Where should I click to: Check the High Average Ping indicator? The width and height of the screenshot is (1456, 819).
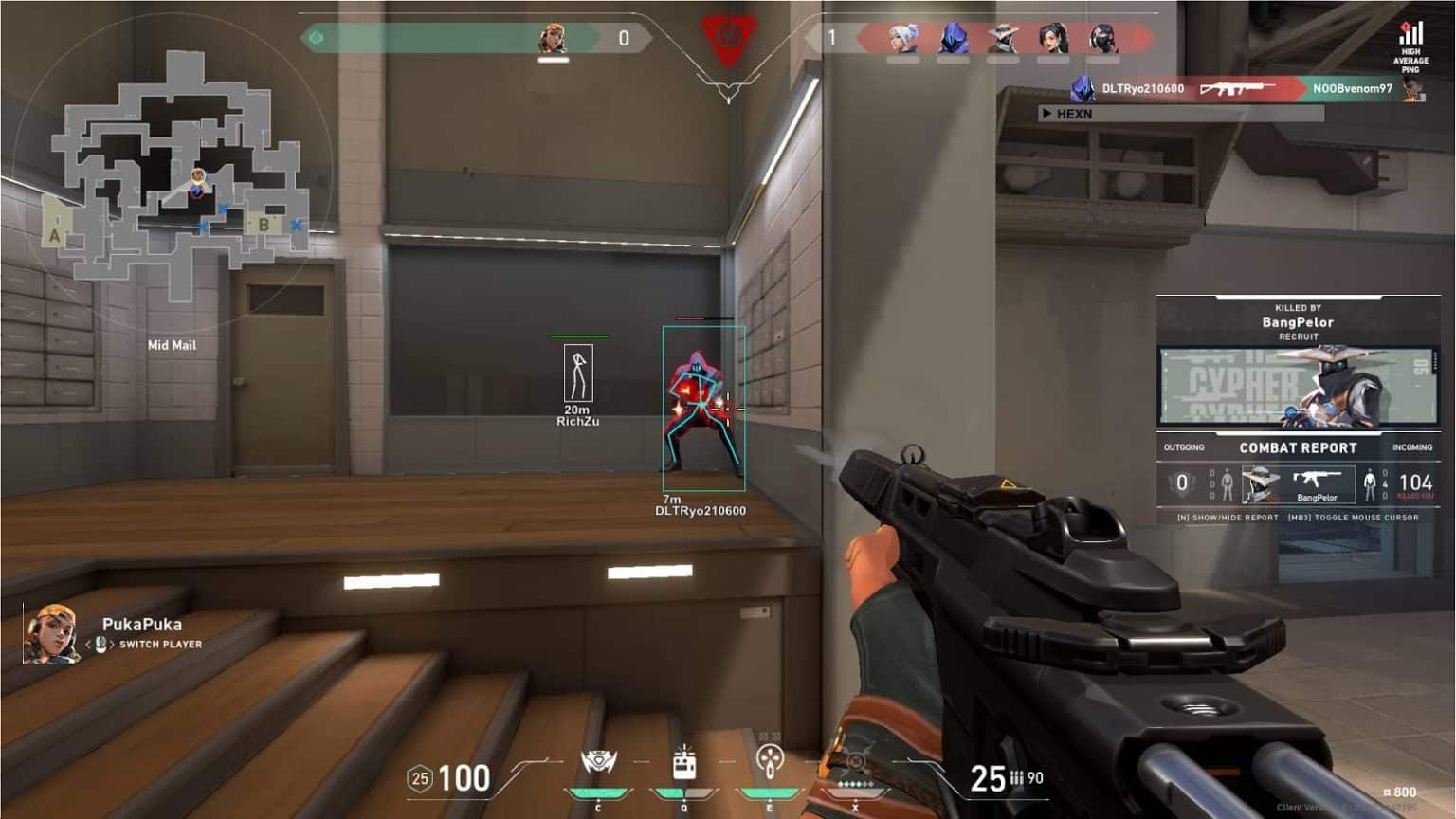point(1410,47)
